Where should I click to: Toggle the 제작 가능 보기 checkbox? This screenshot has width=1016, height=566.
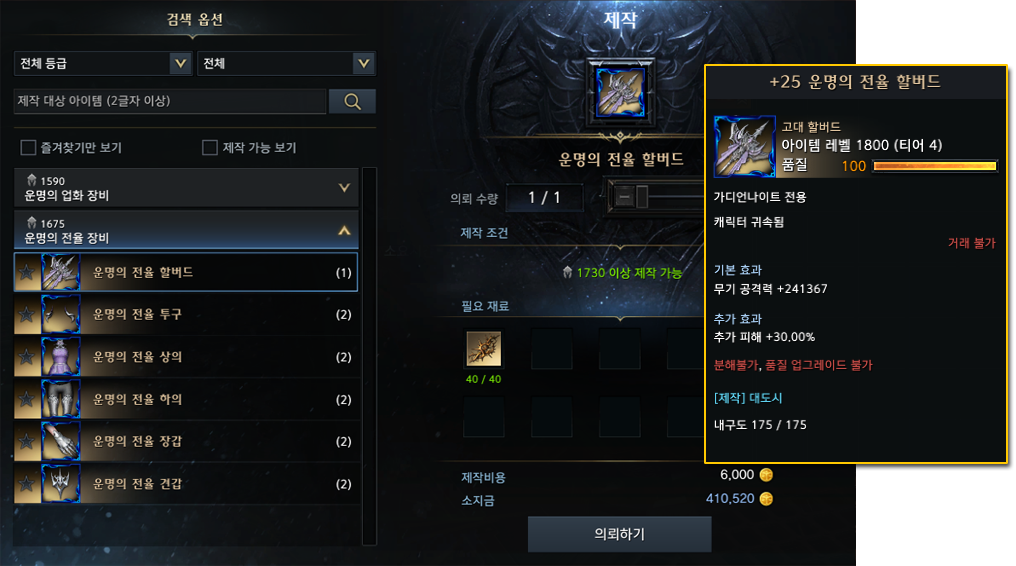tap(210, 148)
